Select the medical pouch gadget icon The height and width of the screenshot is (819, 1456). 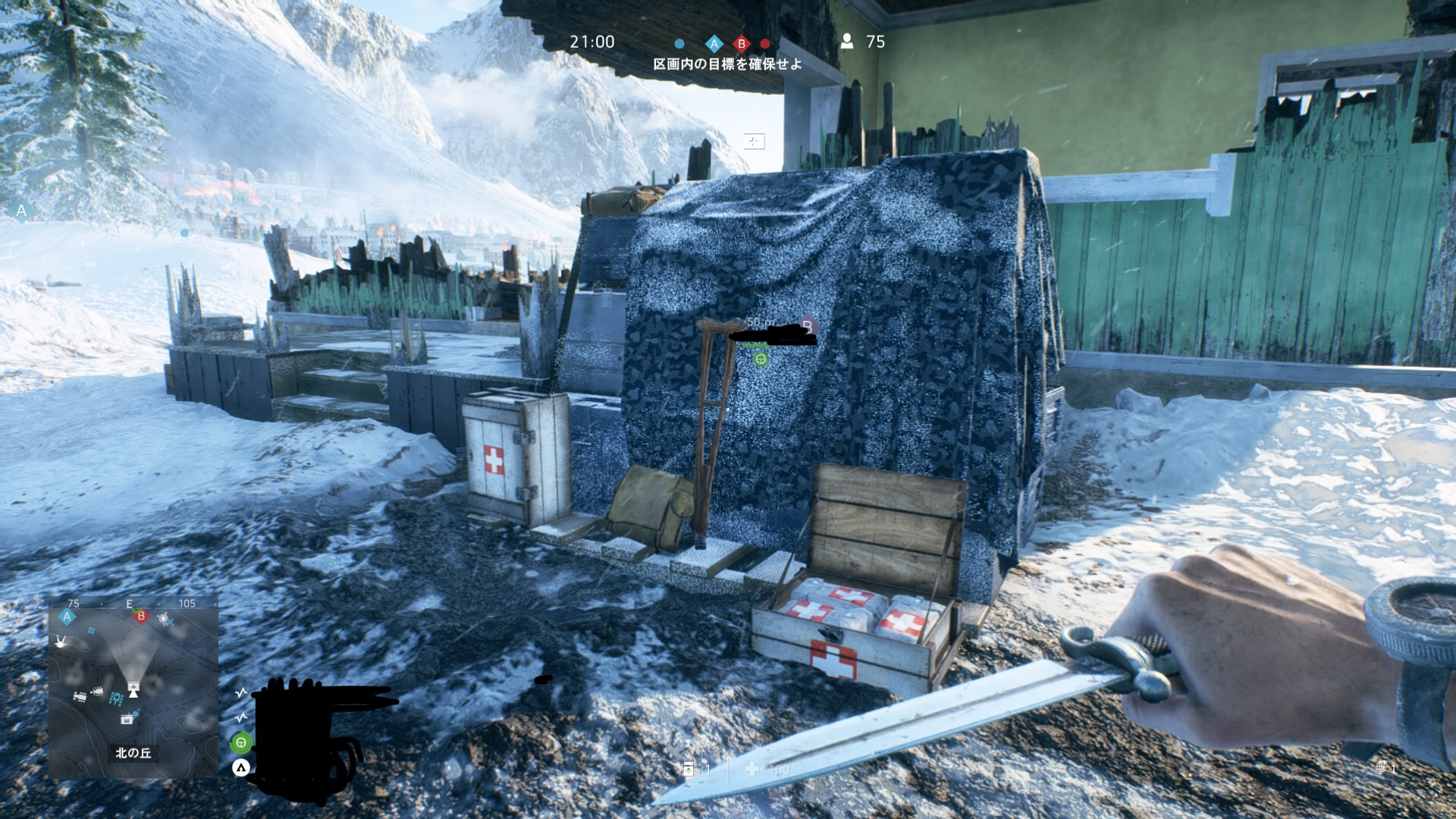[x=689, y=769]
